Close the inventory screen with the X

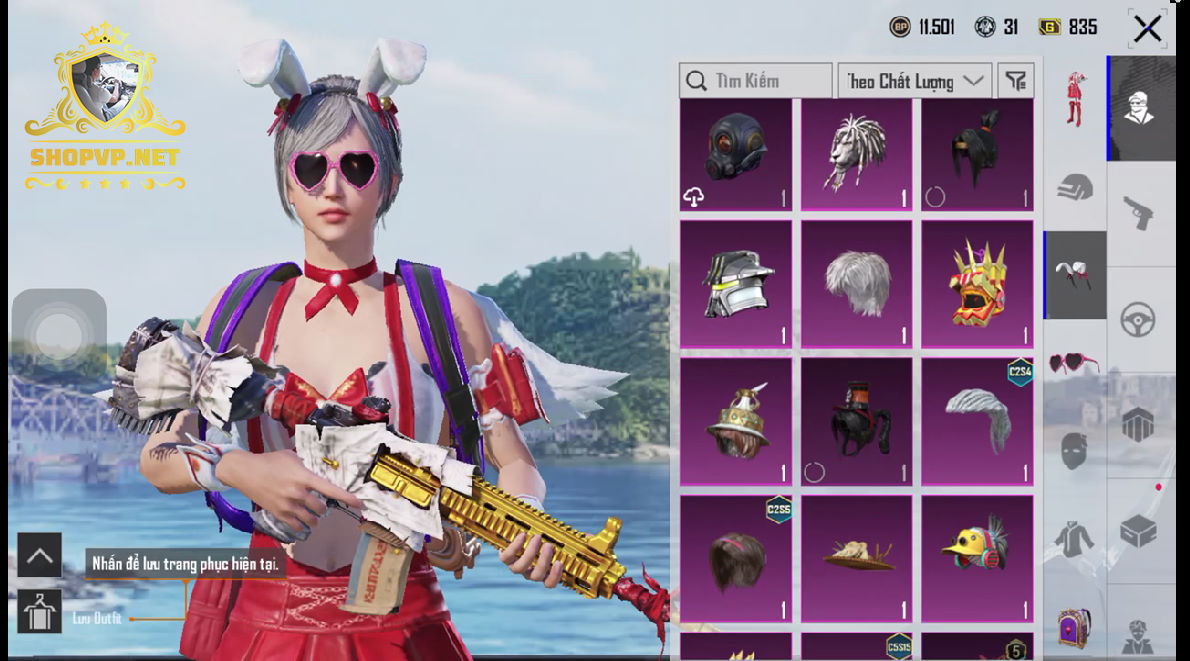(1147, 29)
